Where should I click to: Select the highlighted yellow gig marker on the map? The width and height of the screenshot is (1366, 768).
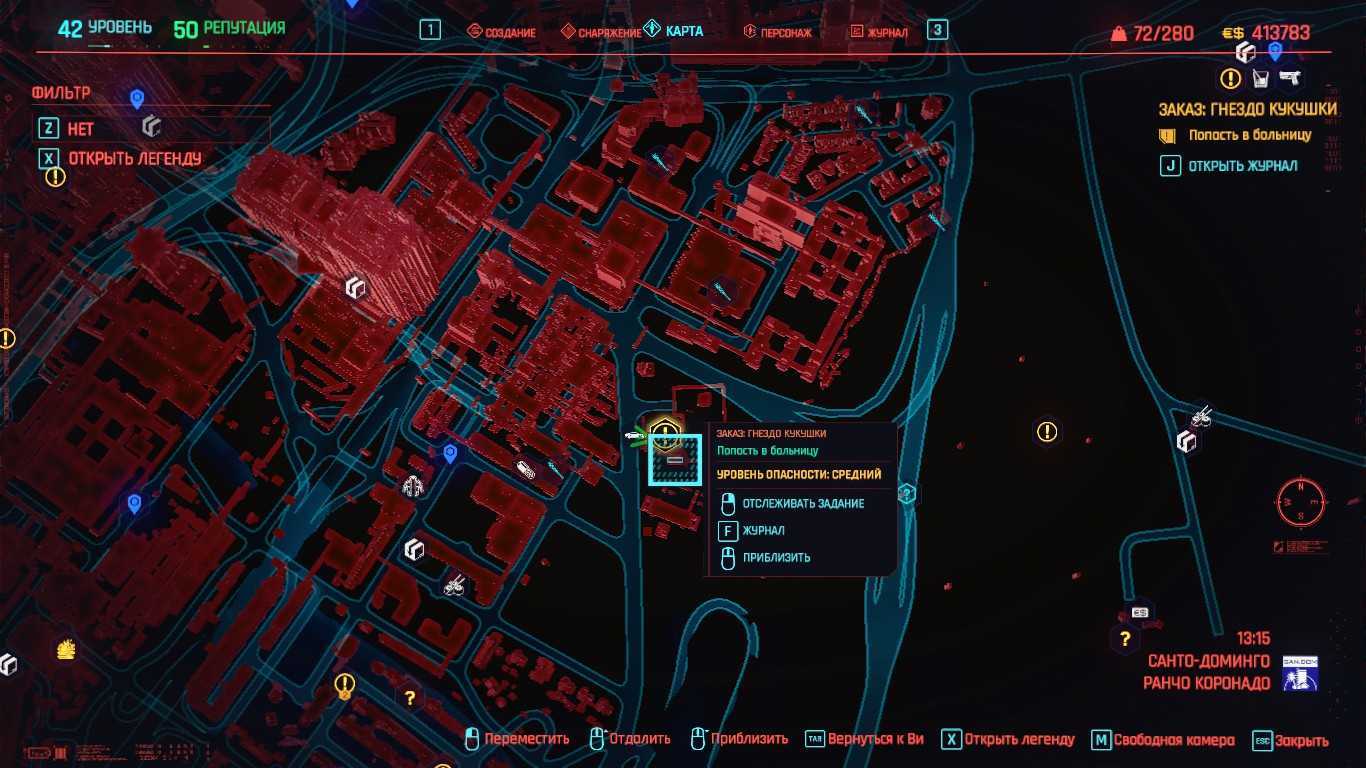click(665, 432)
